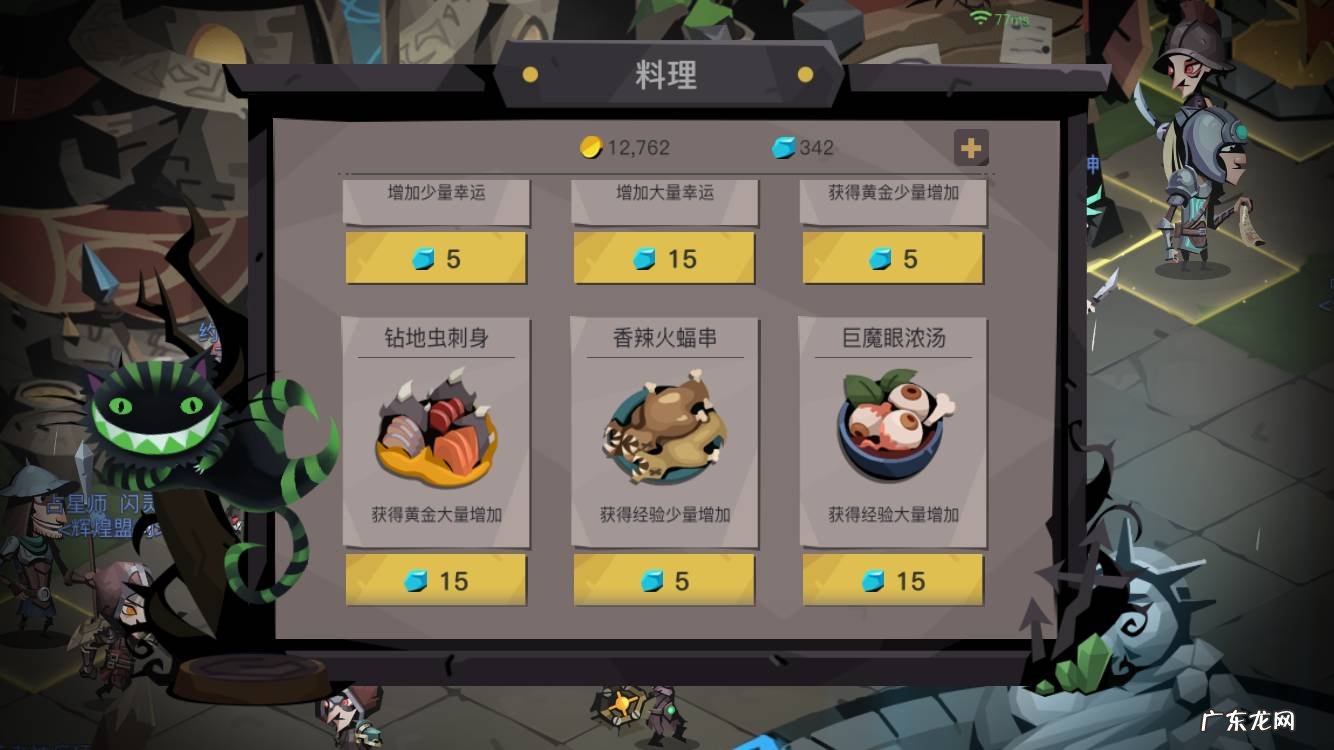Screen dimensions: 1334x750
Task: Buy the 增加大量幸运 item for 15 gems
Action: tap(664, 258)
